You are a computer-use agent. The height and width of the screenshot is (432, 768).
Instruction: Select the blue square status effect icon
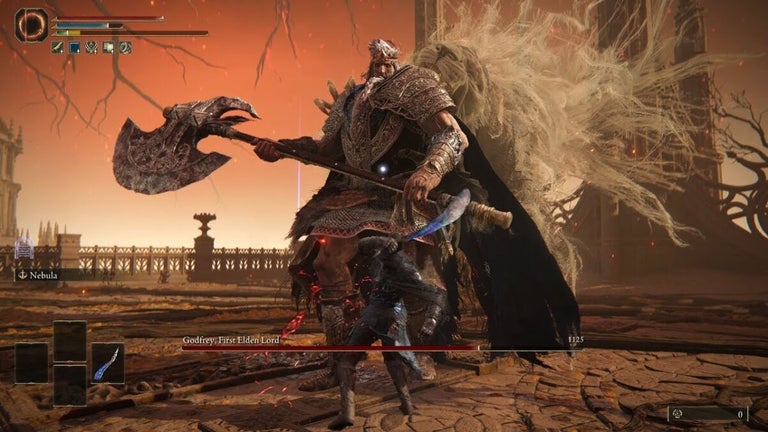74,47
